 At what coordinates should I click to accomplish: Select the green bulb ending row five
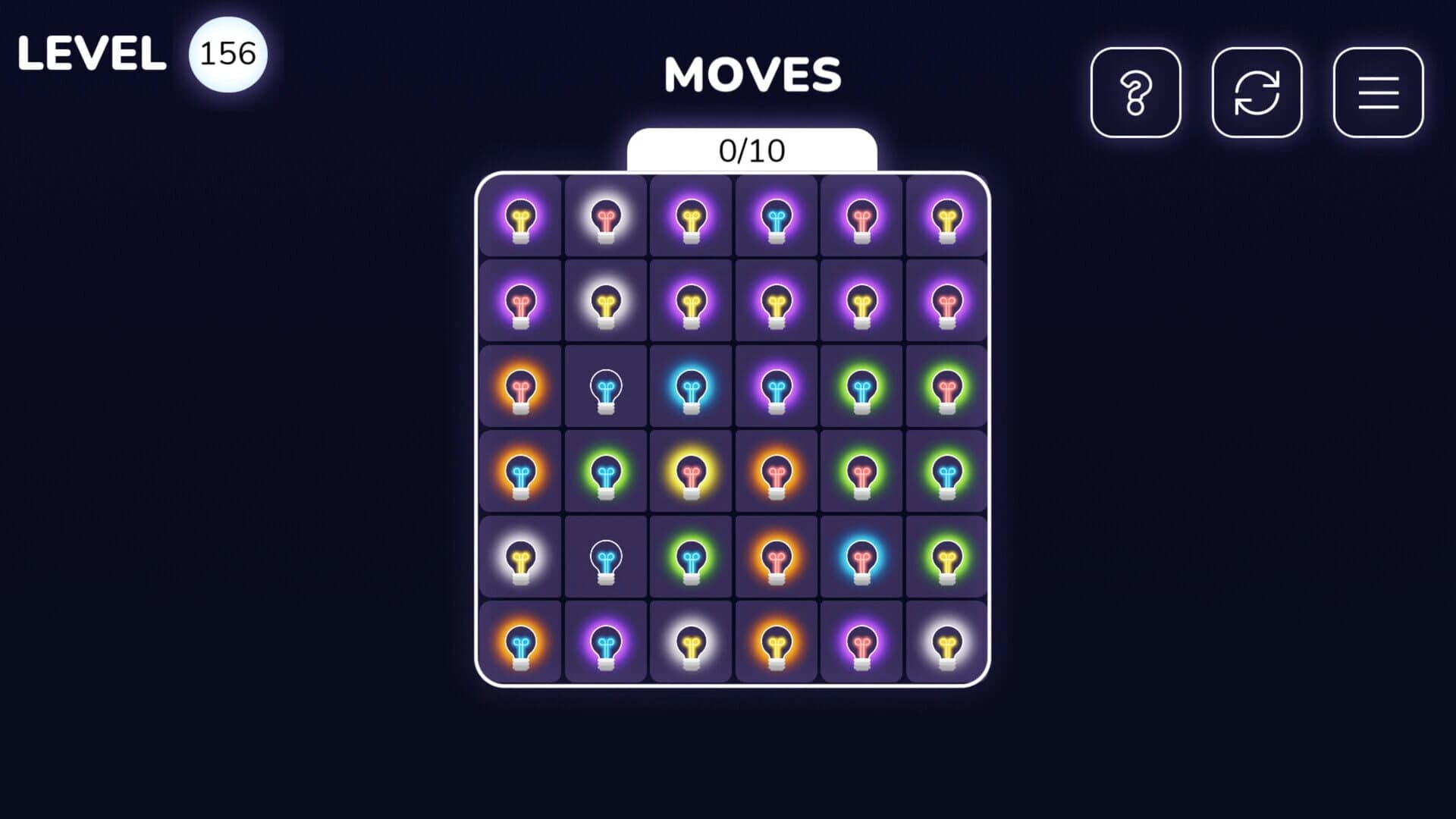point(946,559)
